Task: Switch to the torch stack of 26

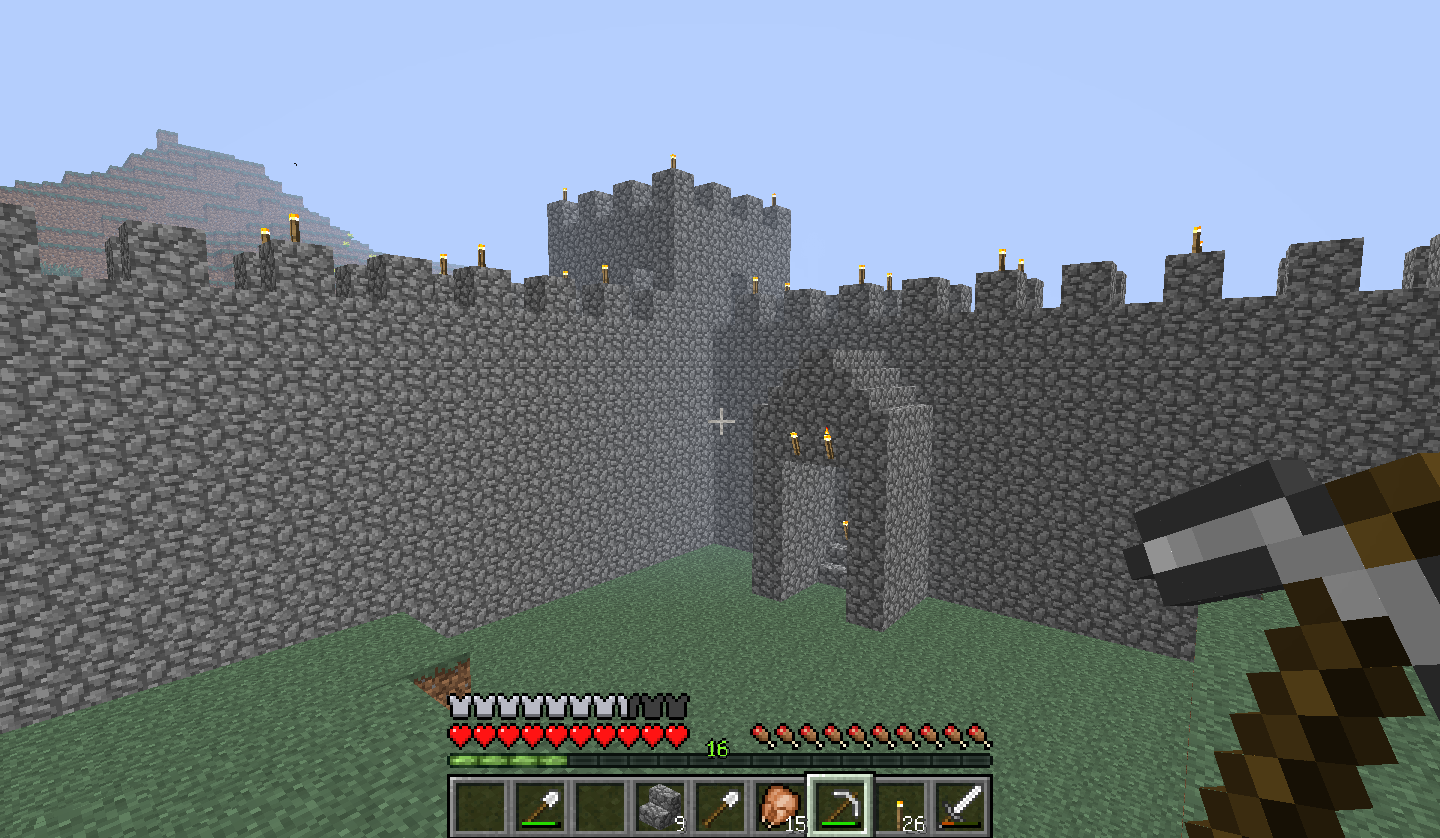Action: pyautogui.click(x=900, y=805)
